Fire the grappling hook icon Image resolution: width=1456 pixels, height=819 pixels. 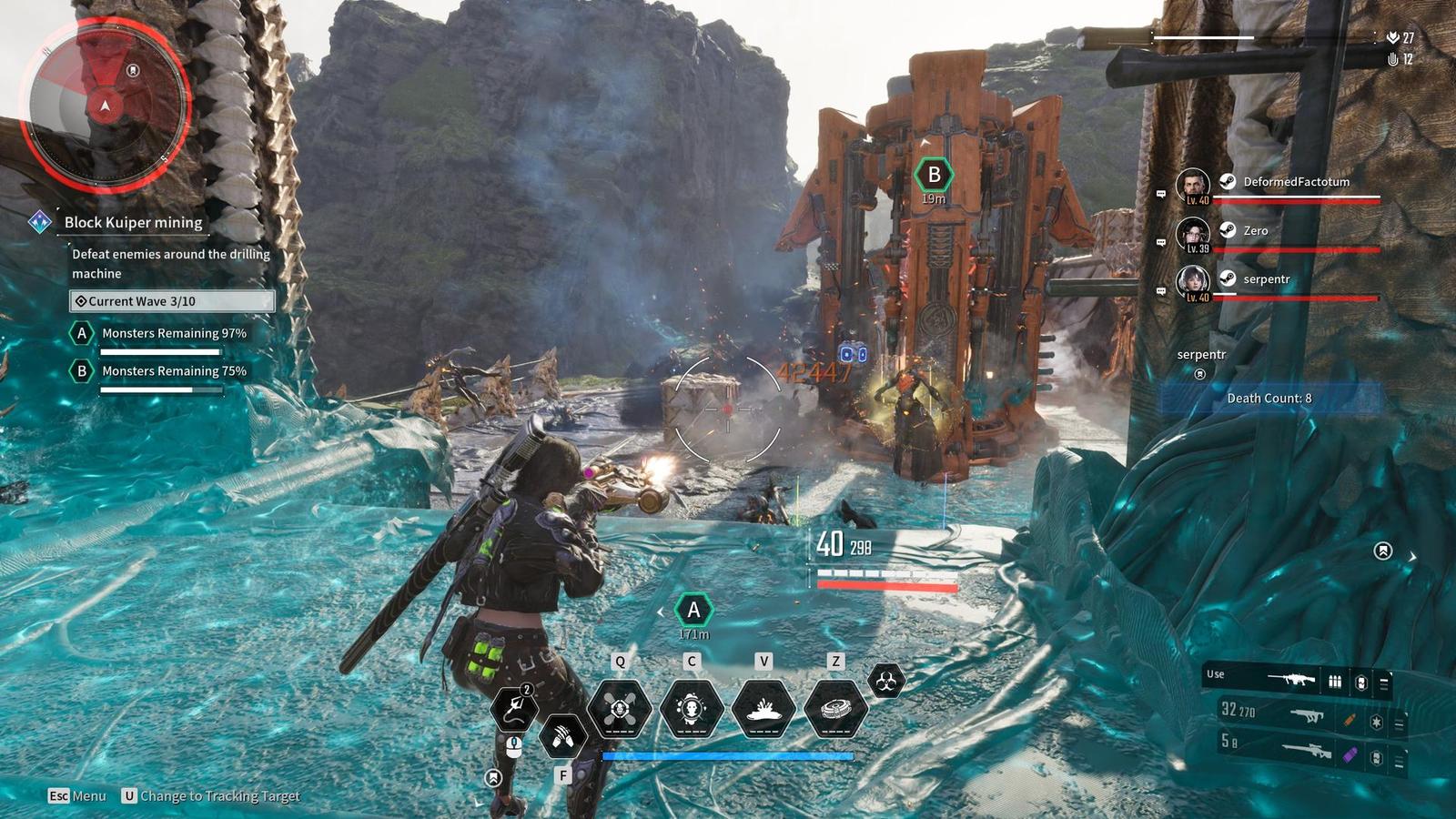pyautogui.click(x=515, y=708)
